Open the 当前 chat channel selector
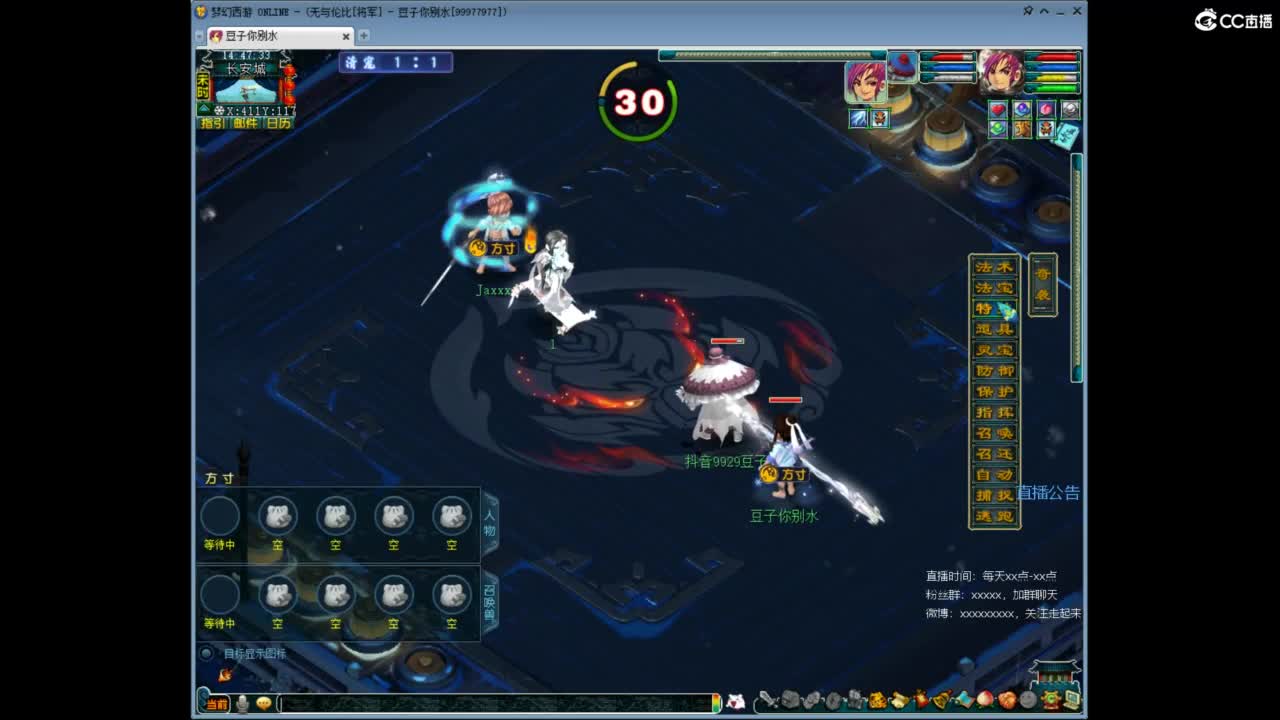This screenshot has height=720, width=1280. [215, 703]
